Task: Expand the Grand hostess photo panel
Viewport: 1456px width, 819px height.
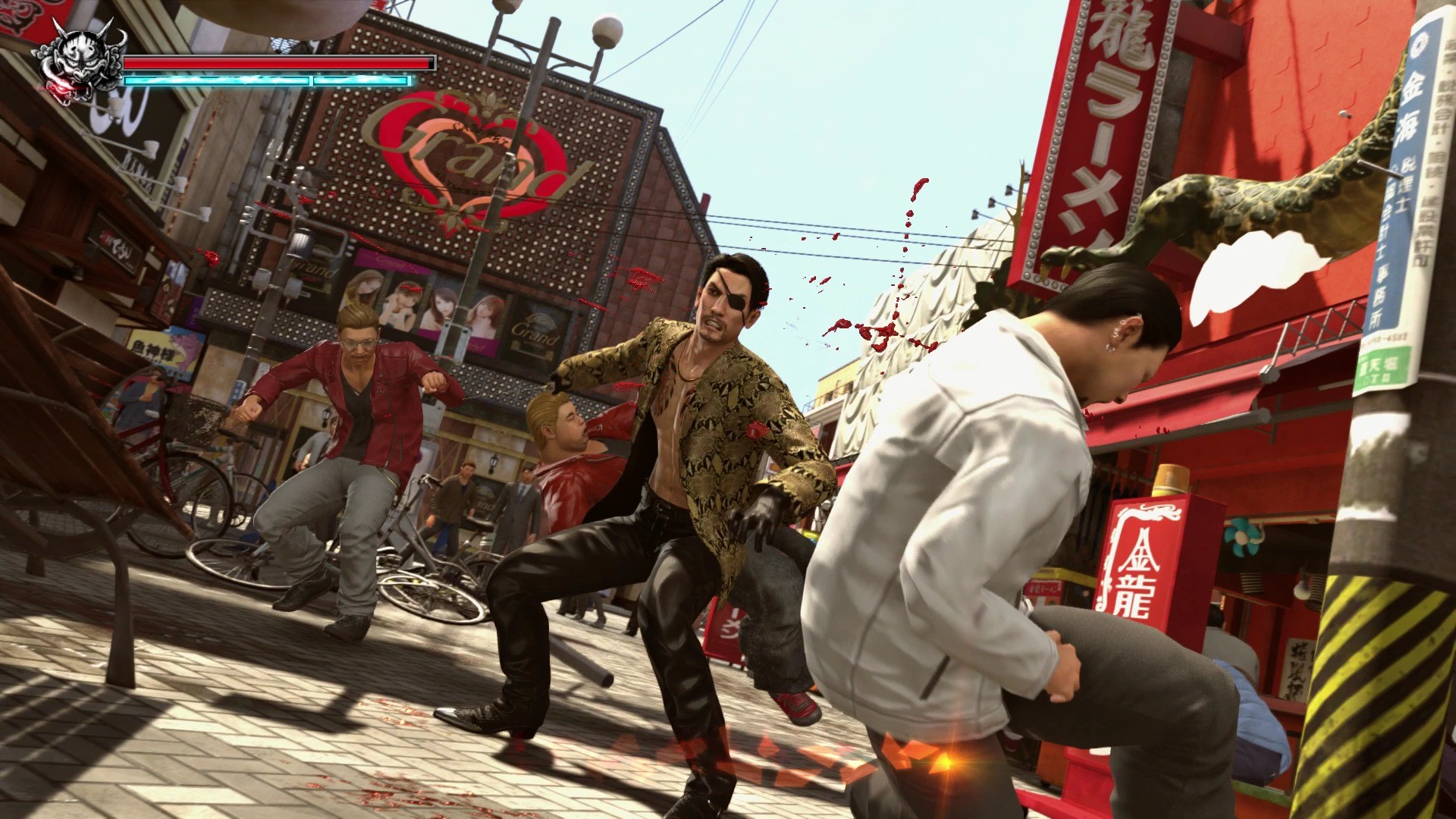Action: pos(425,303)
